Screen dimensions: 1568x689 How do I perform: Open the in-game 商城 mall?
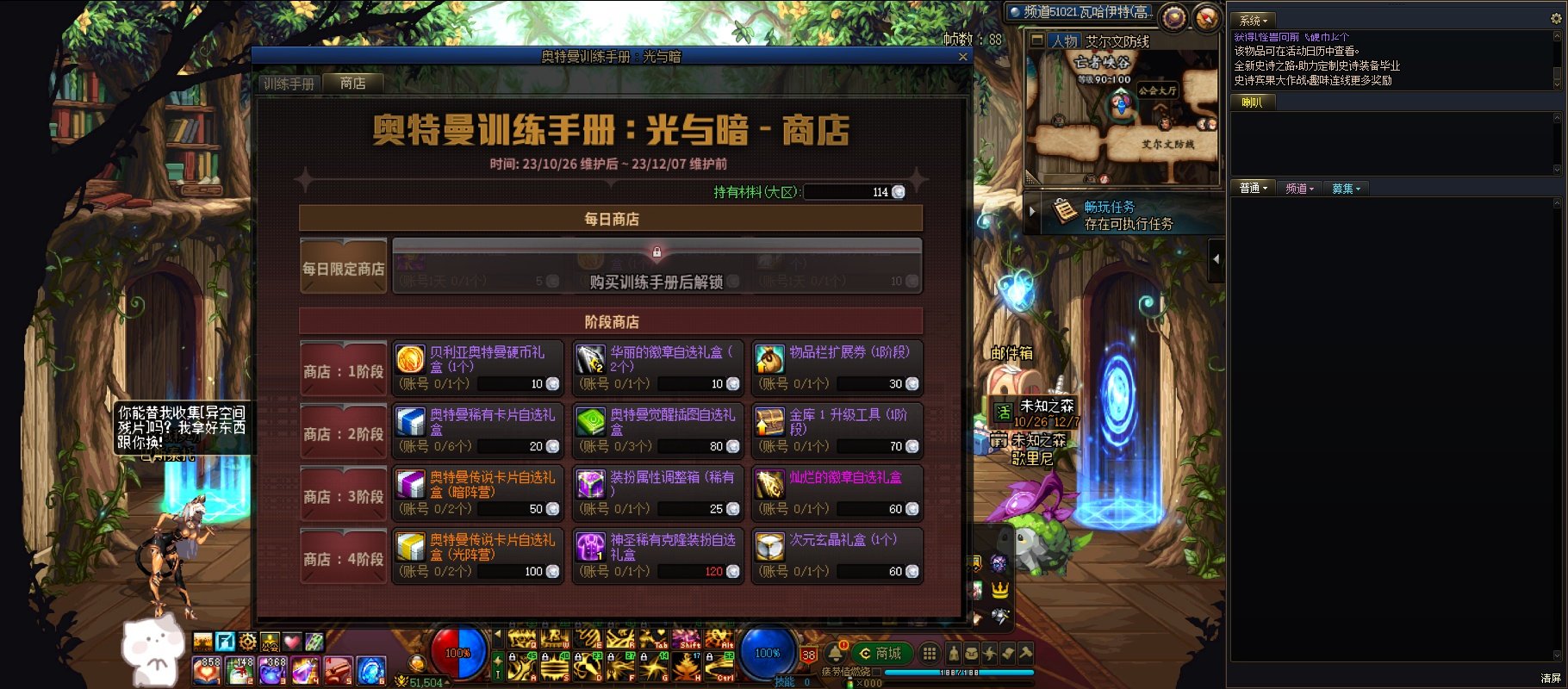881,653
